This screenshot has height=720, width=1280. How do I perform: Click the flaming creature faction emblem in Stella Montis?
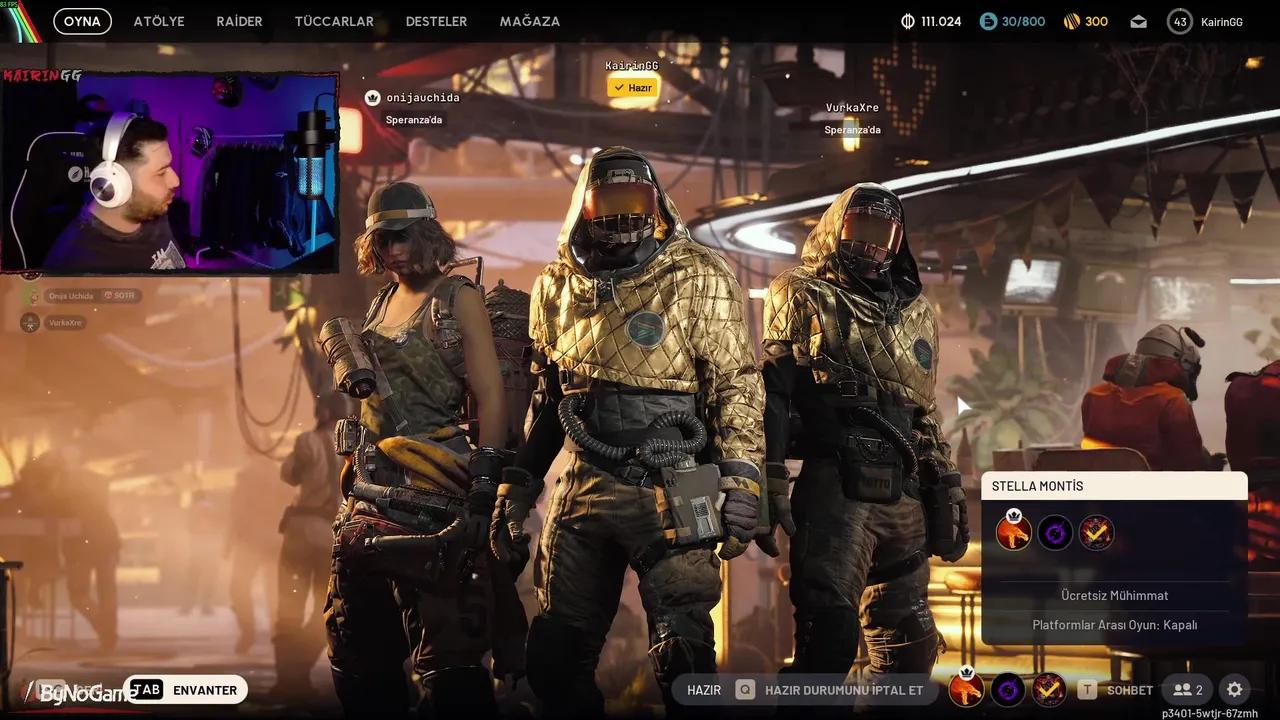coord(1013,532)
